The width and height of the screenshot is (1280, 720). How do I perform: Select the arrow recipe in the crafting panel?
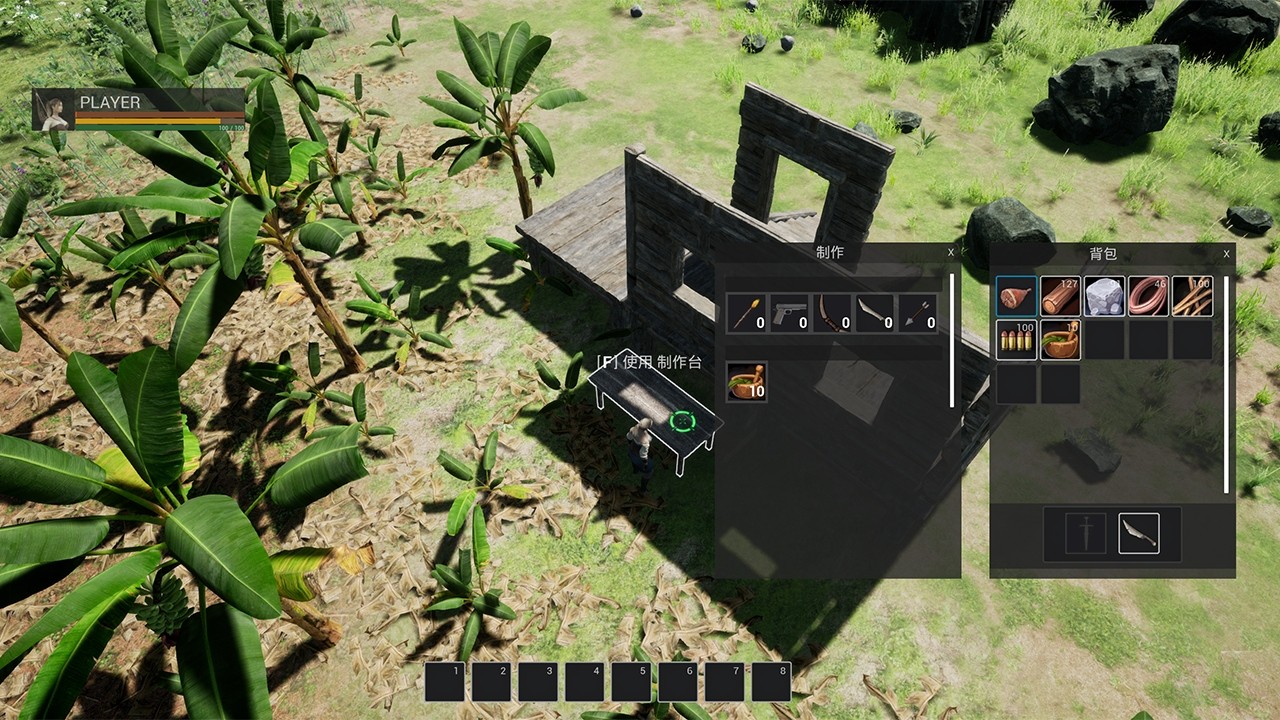coord(916,312)
